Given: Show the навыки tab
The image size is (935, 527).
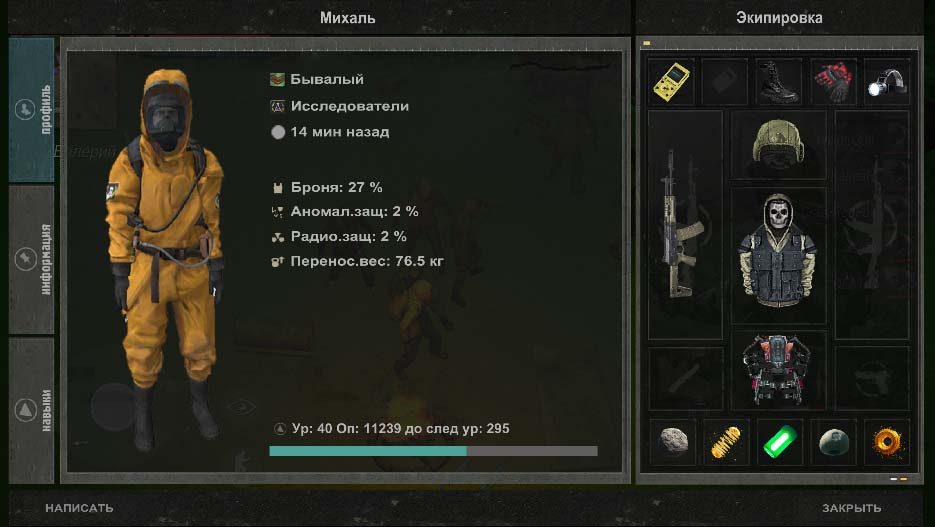Looking at the screenshot, I should (32, 410).
